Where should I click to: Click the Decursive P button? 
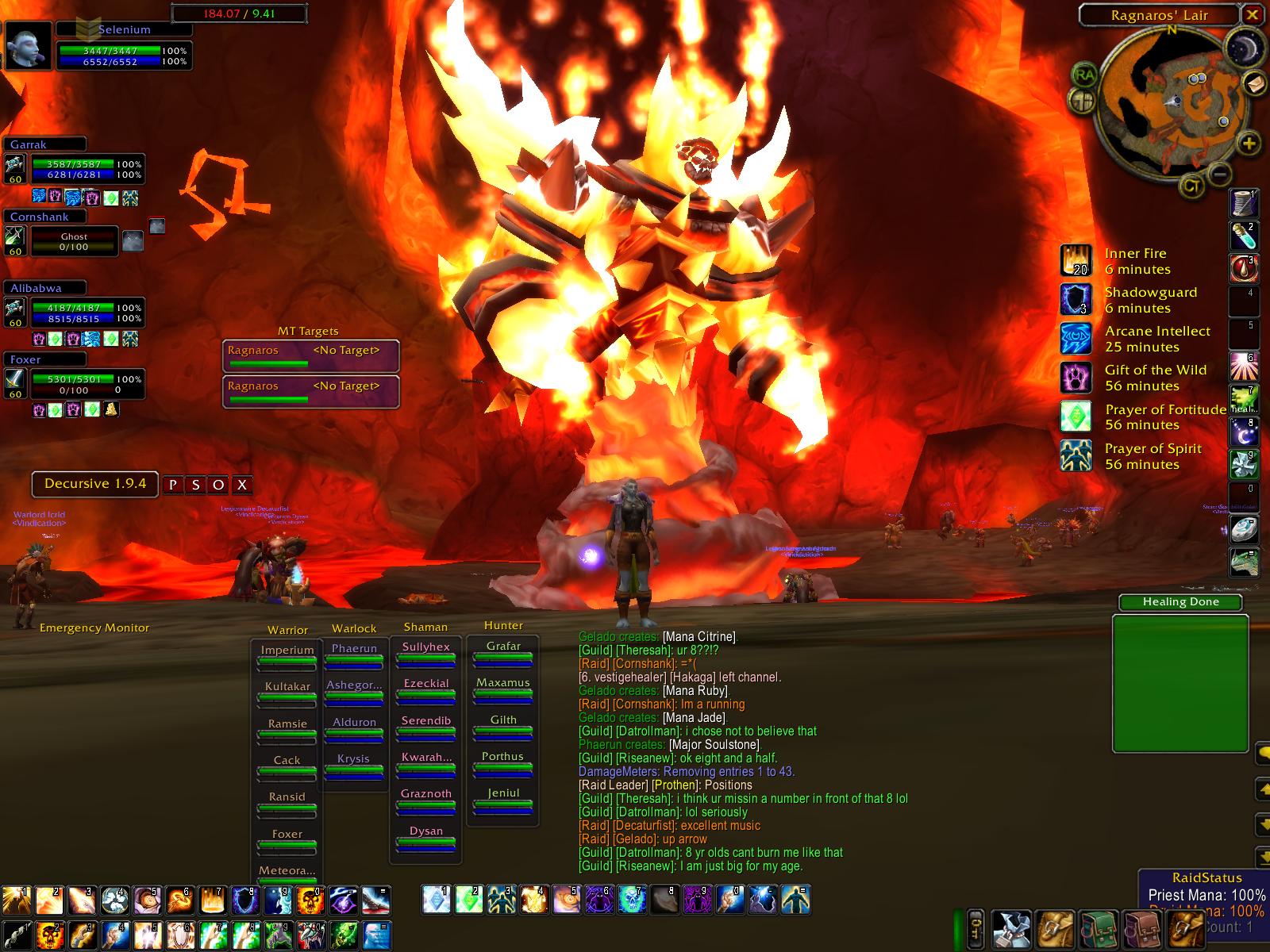173,485
